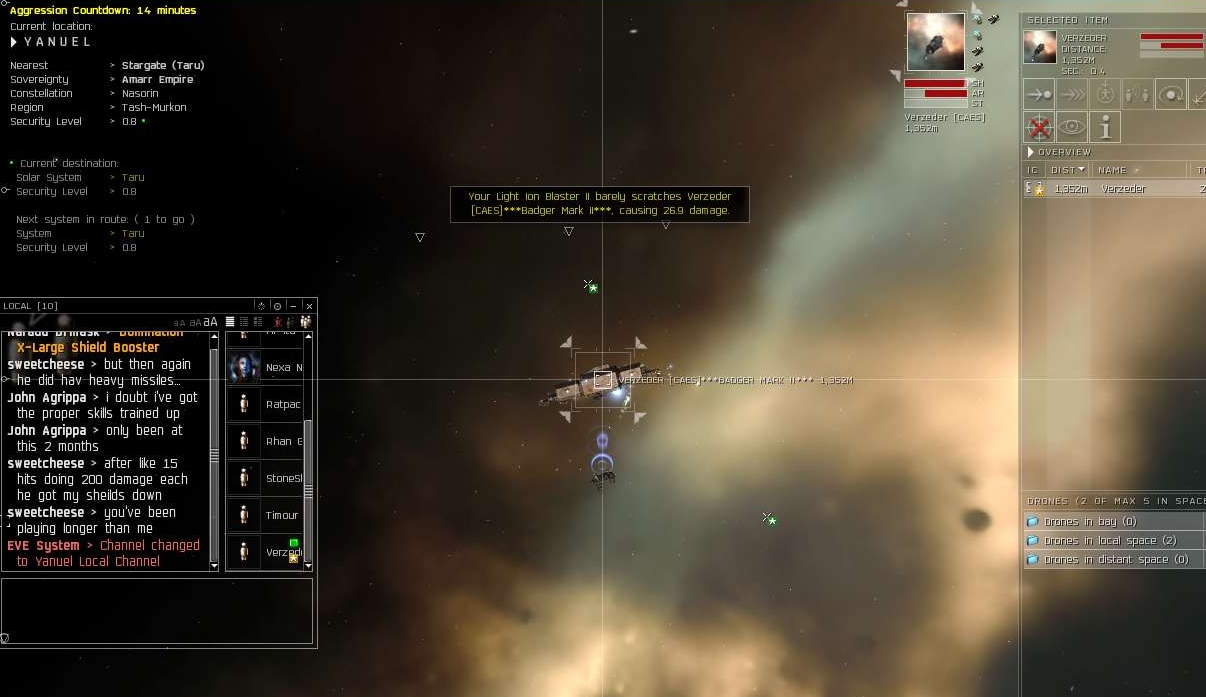1206x697 pixels.
Task: Select the Verzeder row in the overview
Action: (x=1120, y=189)
